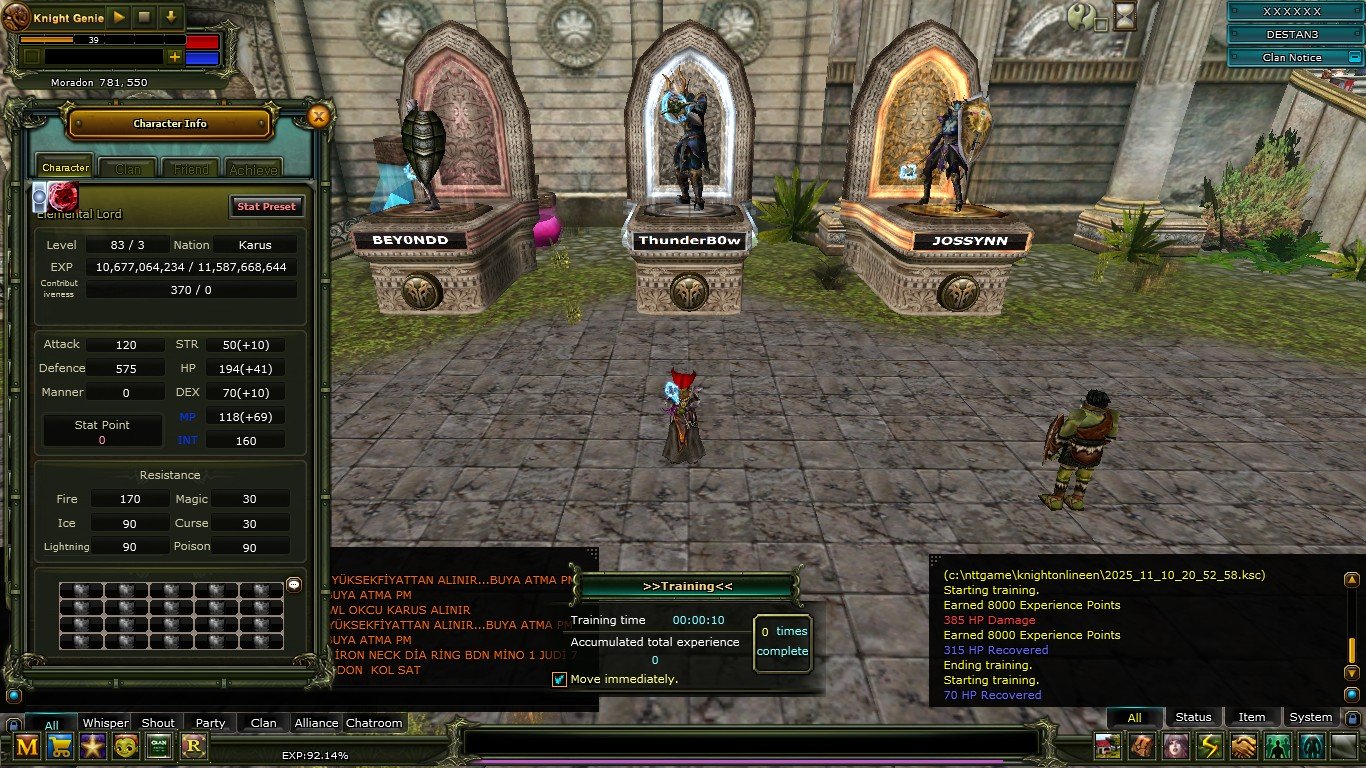Image resolution: width=1366 pixels, height=768 pixels.
Task: Open the Alliance chat tab
Action: [x=316, y=723]
